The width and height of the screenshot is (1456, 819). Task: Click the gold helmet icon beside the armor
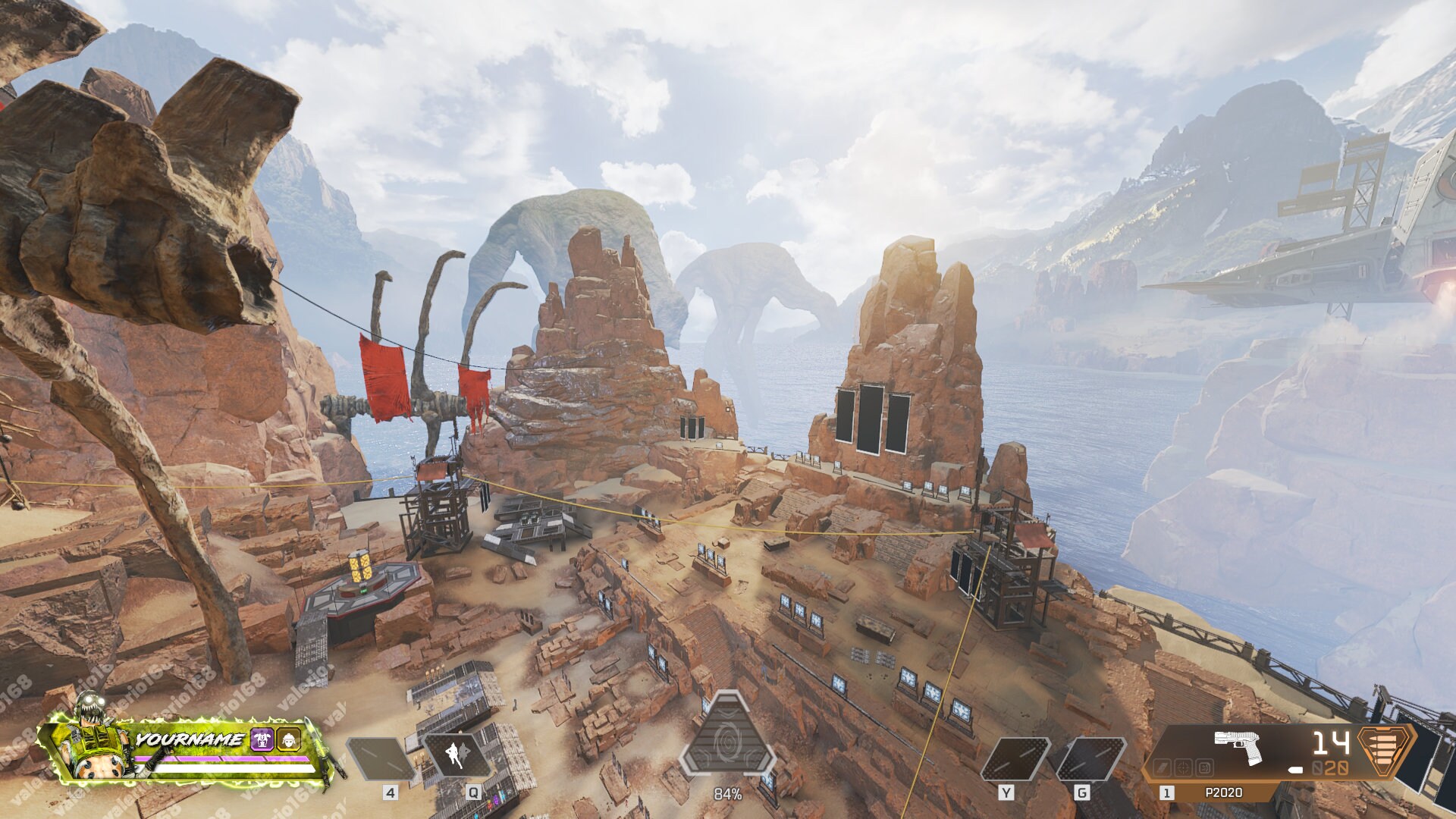tap(289, 739)
